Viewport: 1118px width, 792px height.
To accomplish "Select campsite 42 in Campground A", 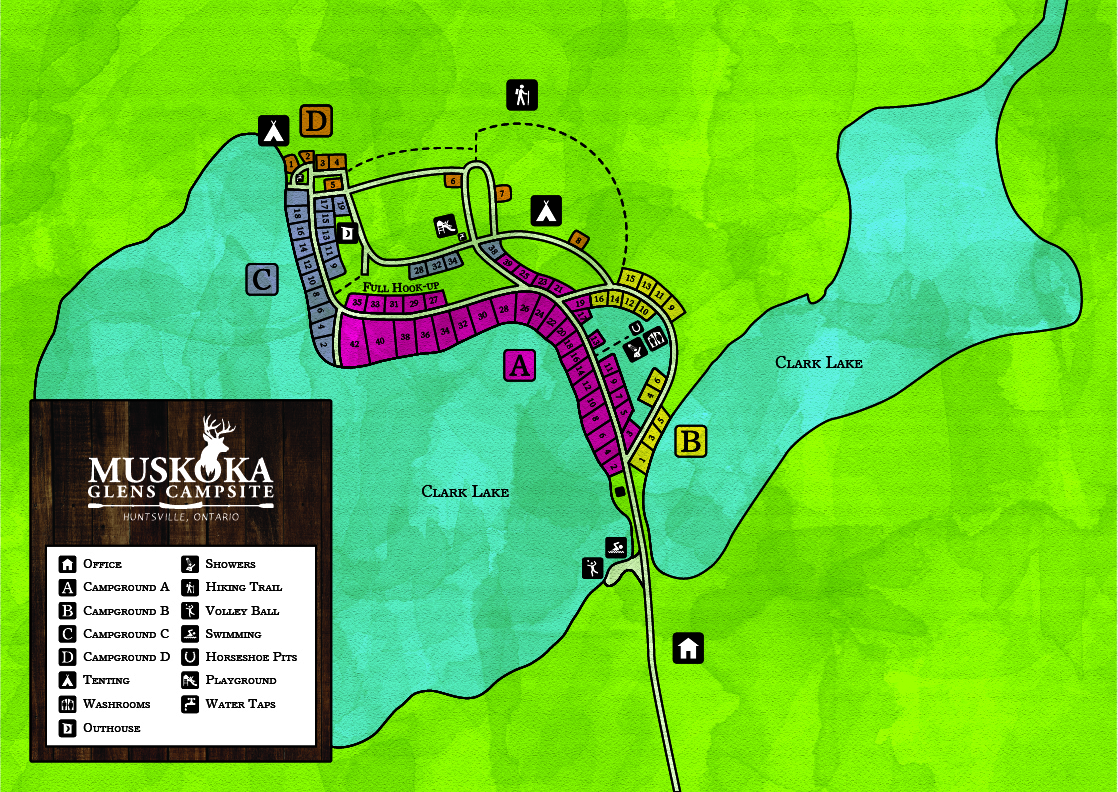I will [354, 343].
